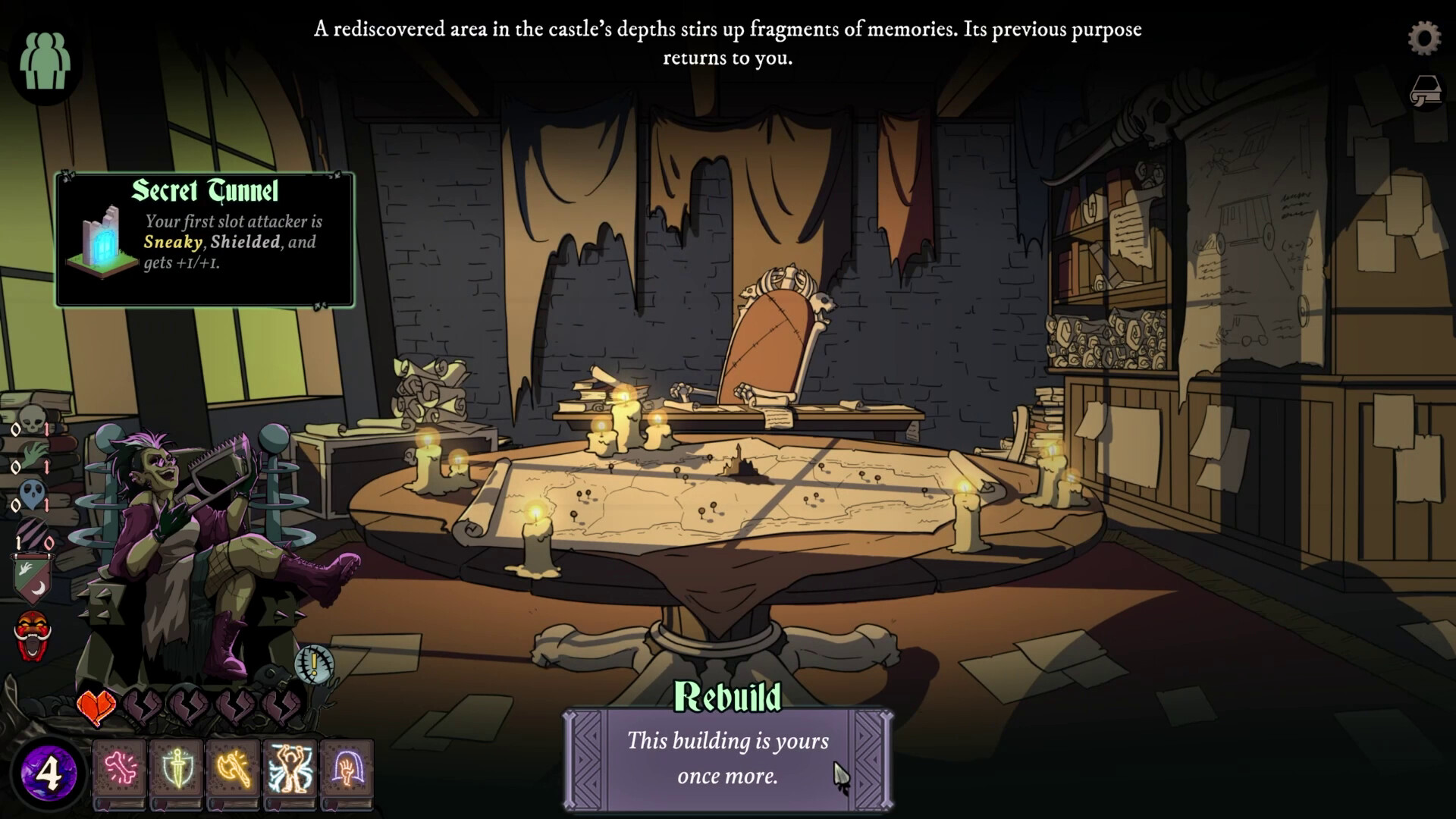Select the ghost resource icon
The image size is (1456, 819).
[31, 491]
